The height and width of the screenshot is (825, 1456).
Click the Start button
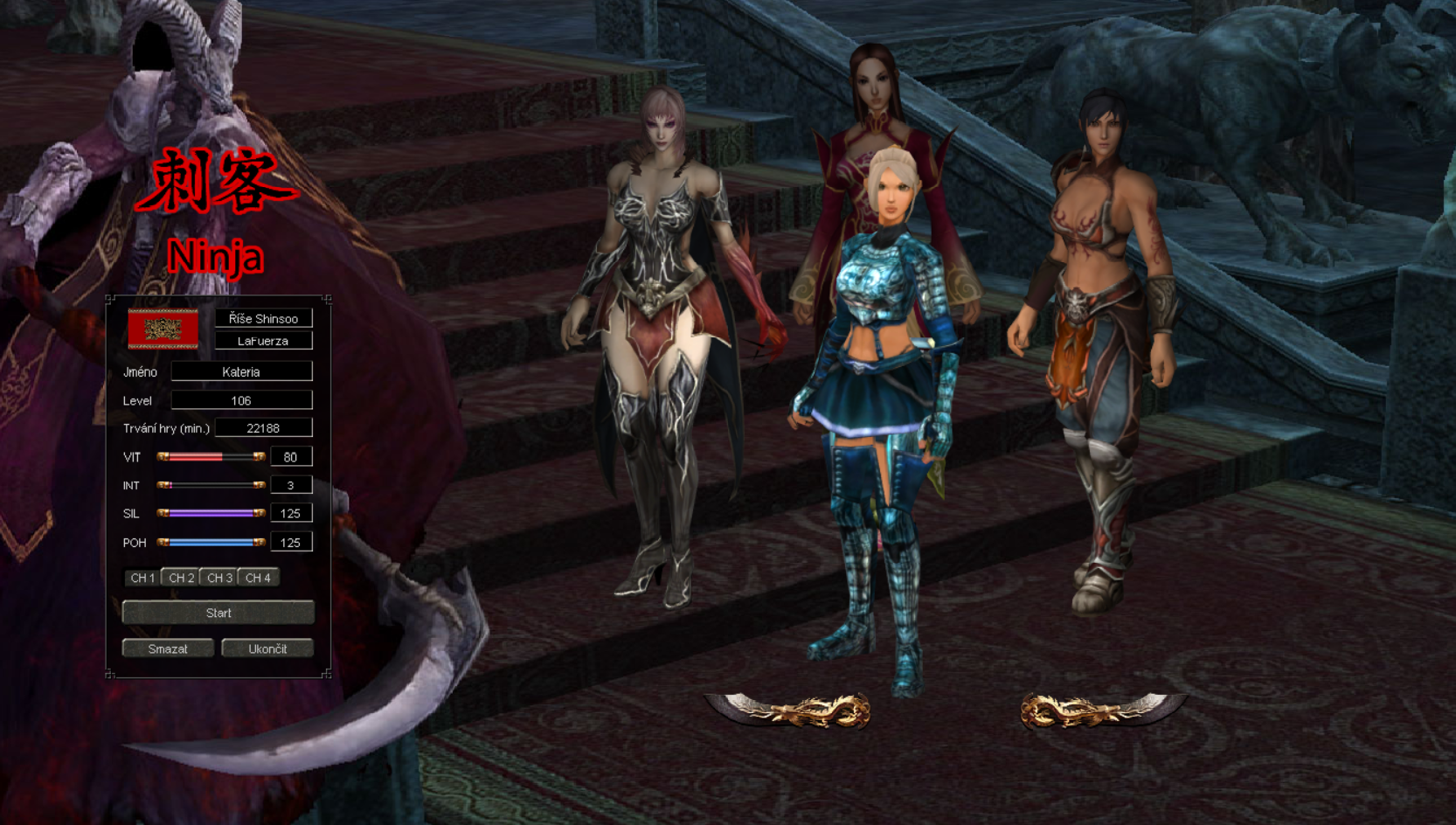218,613
